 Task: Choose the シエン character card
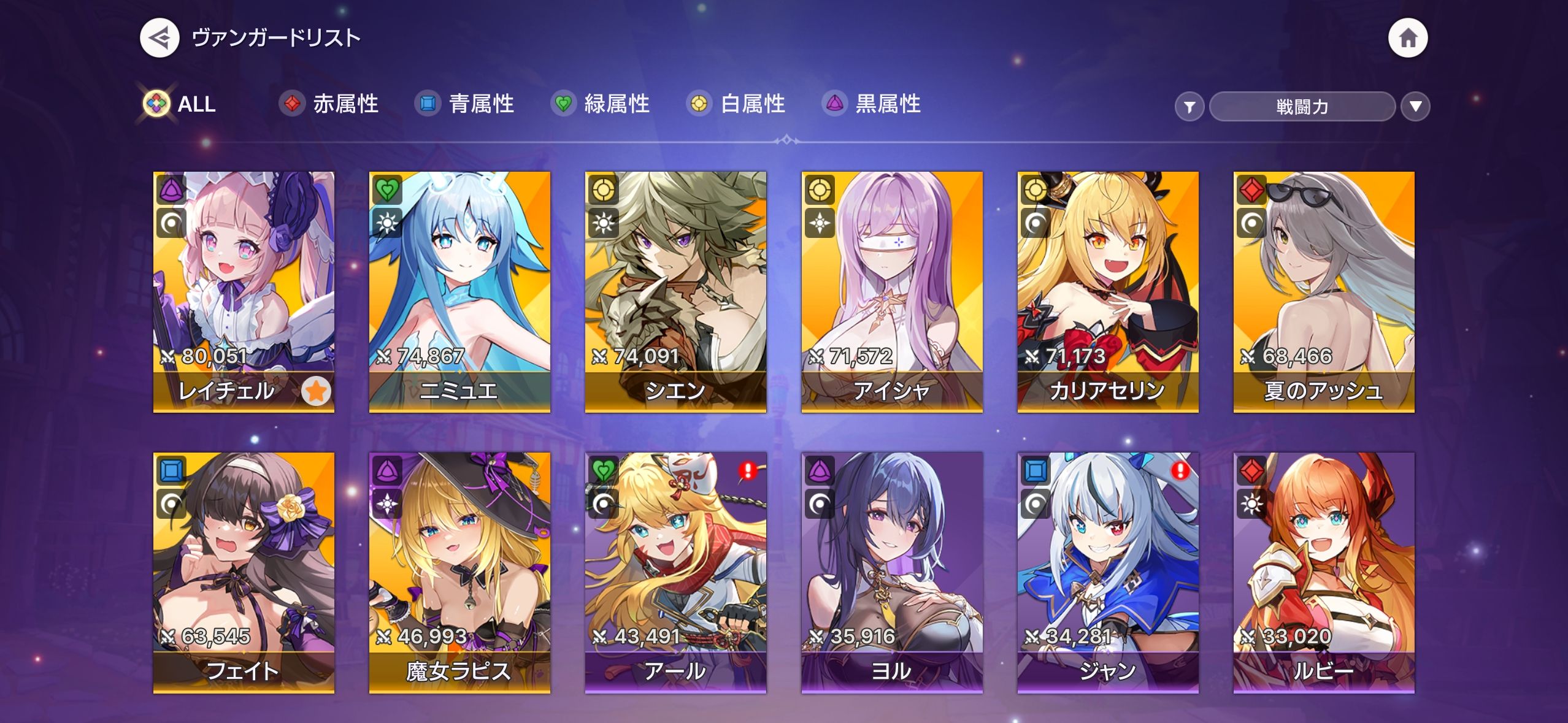click(675, 291)
